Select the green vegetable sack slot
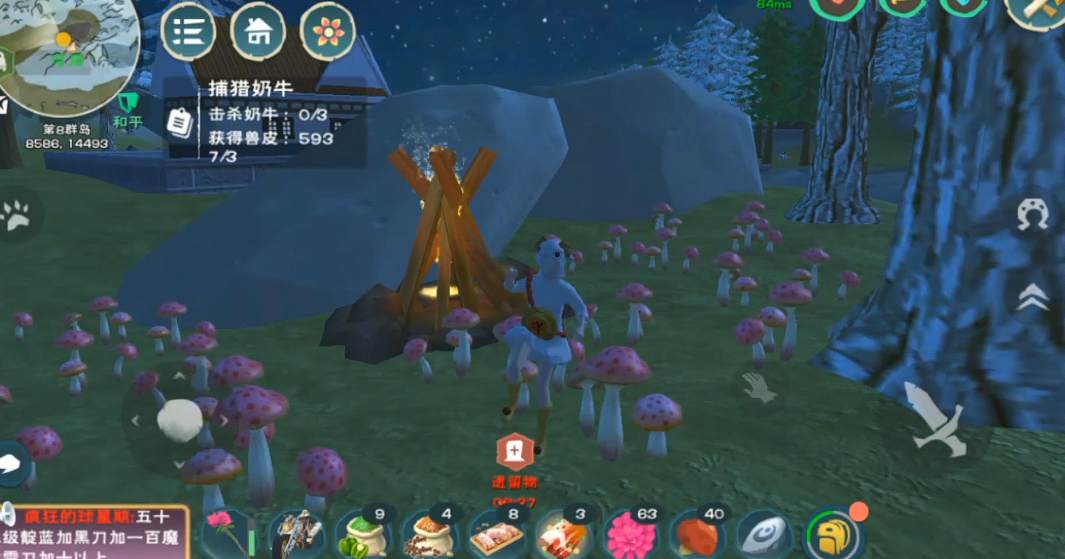 point(362,535)
